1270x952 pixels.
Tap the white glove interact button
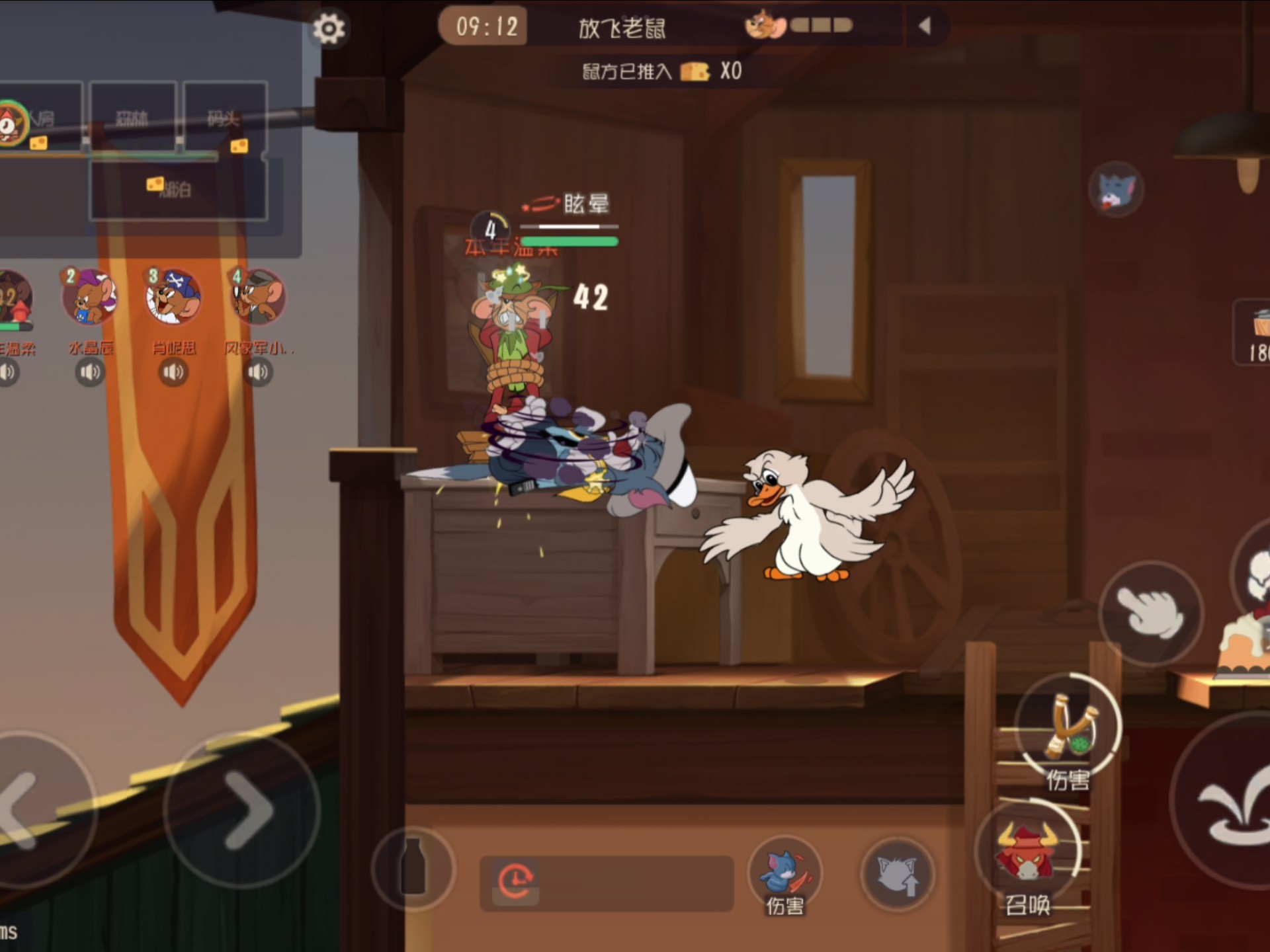(x=1150, y=612)
